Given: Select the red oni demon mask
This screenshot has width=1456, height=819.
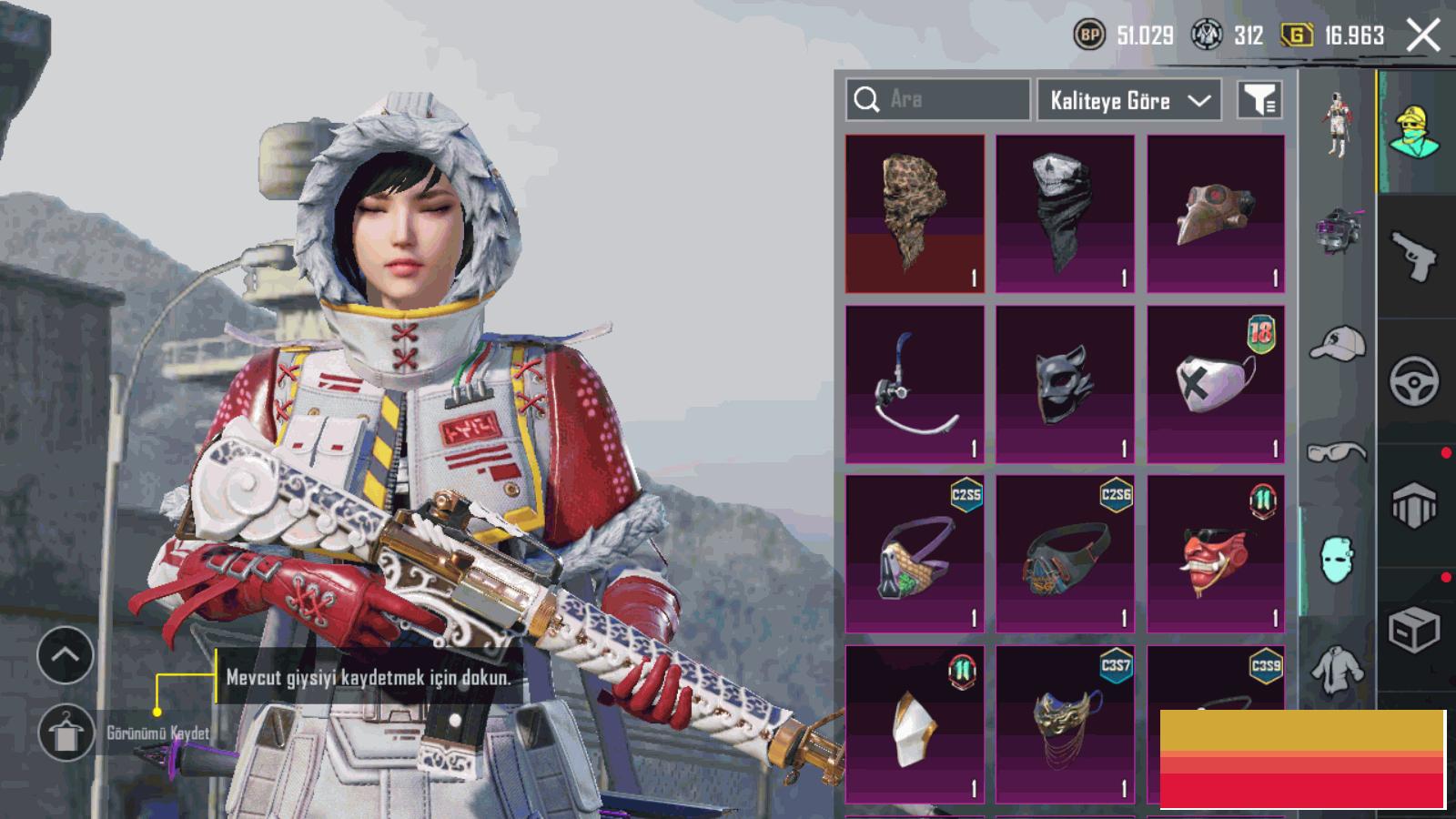Looking at the screenshot, I should 1216,553.
